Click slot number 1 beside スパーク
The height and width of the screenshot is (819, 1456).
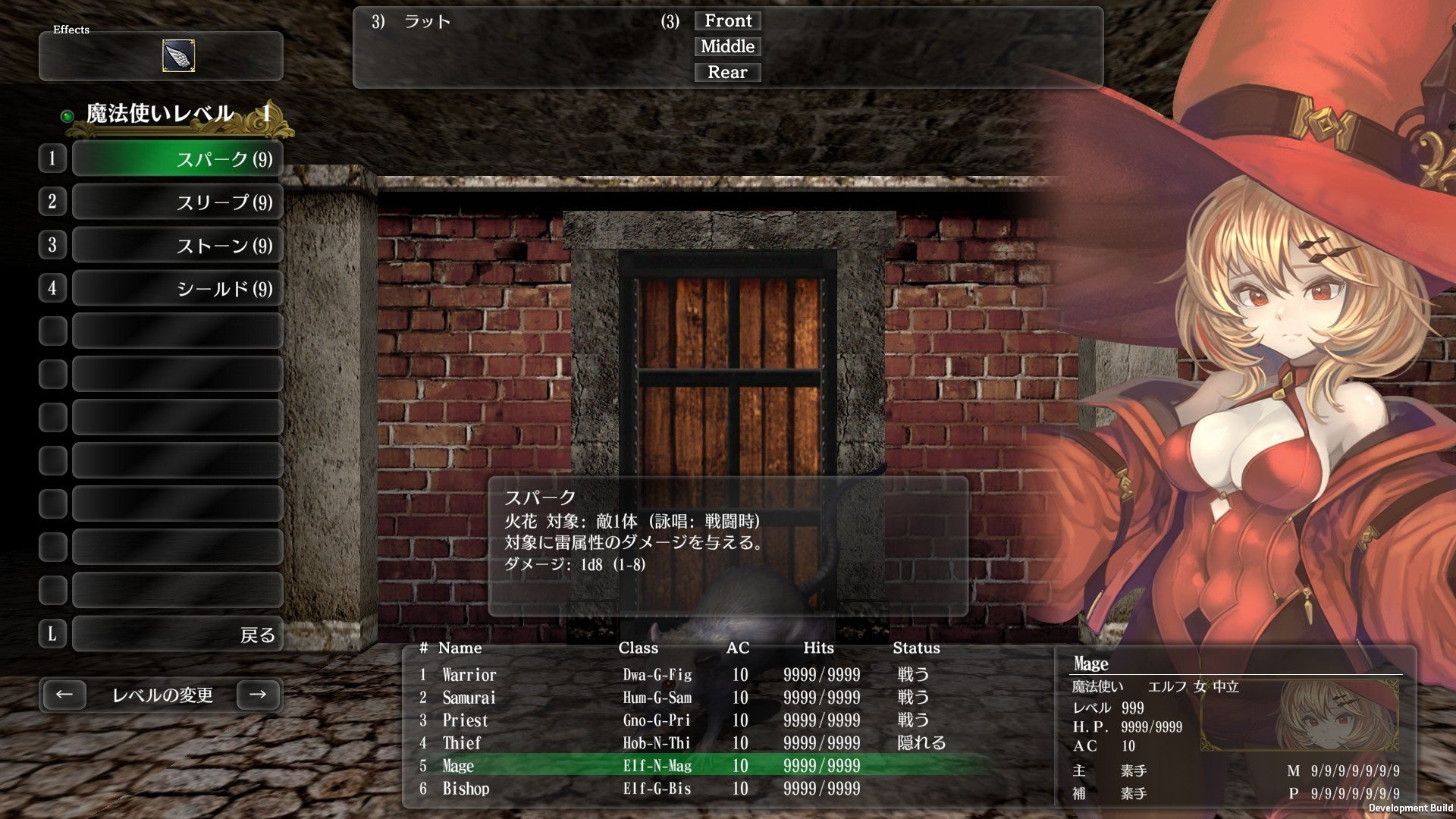point(52,158)
